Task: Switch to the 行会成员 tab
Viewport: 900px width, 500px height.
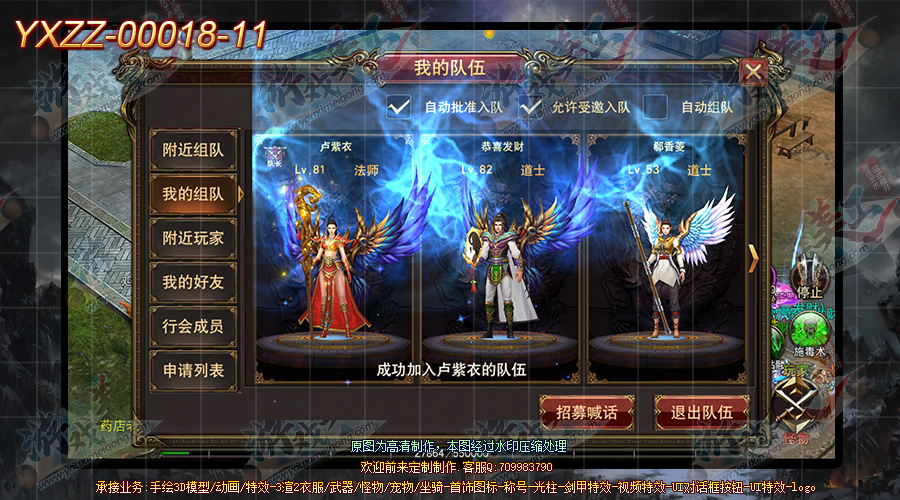Action: [193, 327]
